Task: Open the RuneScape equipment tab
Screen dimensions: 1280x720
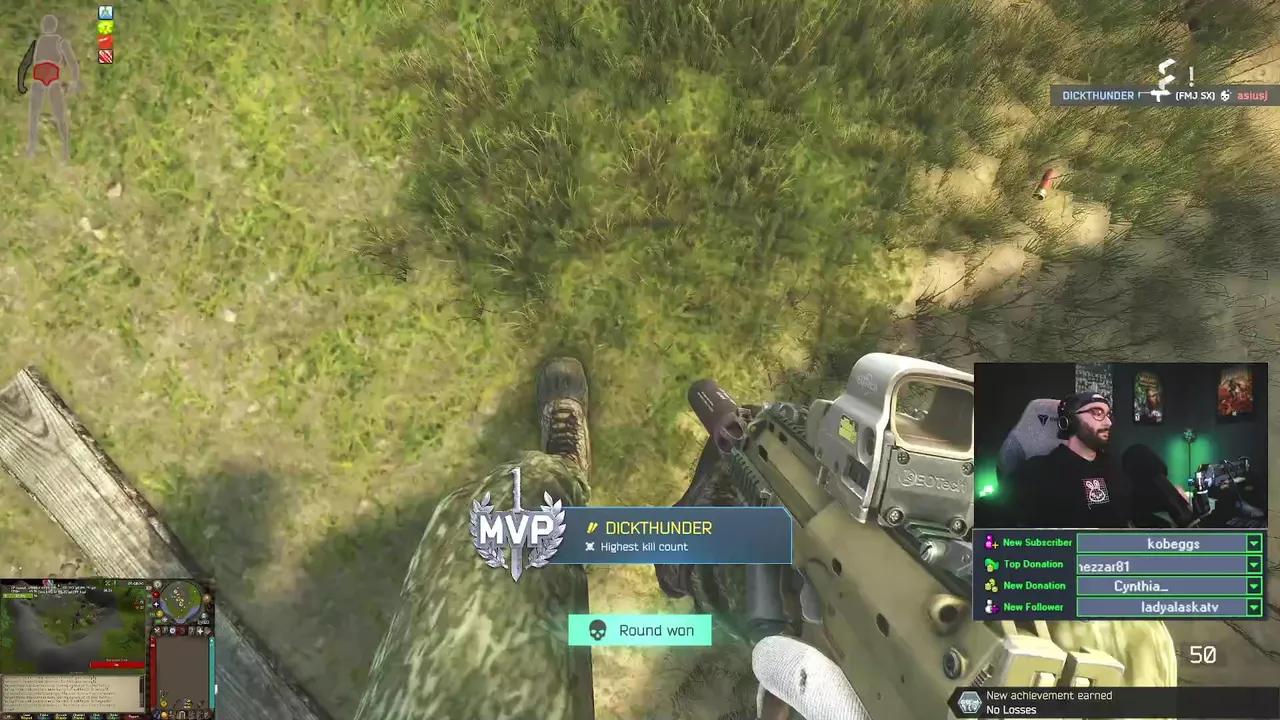Action: pos(191,630)
